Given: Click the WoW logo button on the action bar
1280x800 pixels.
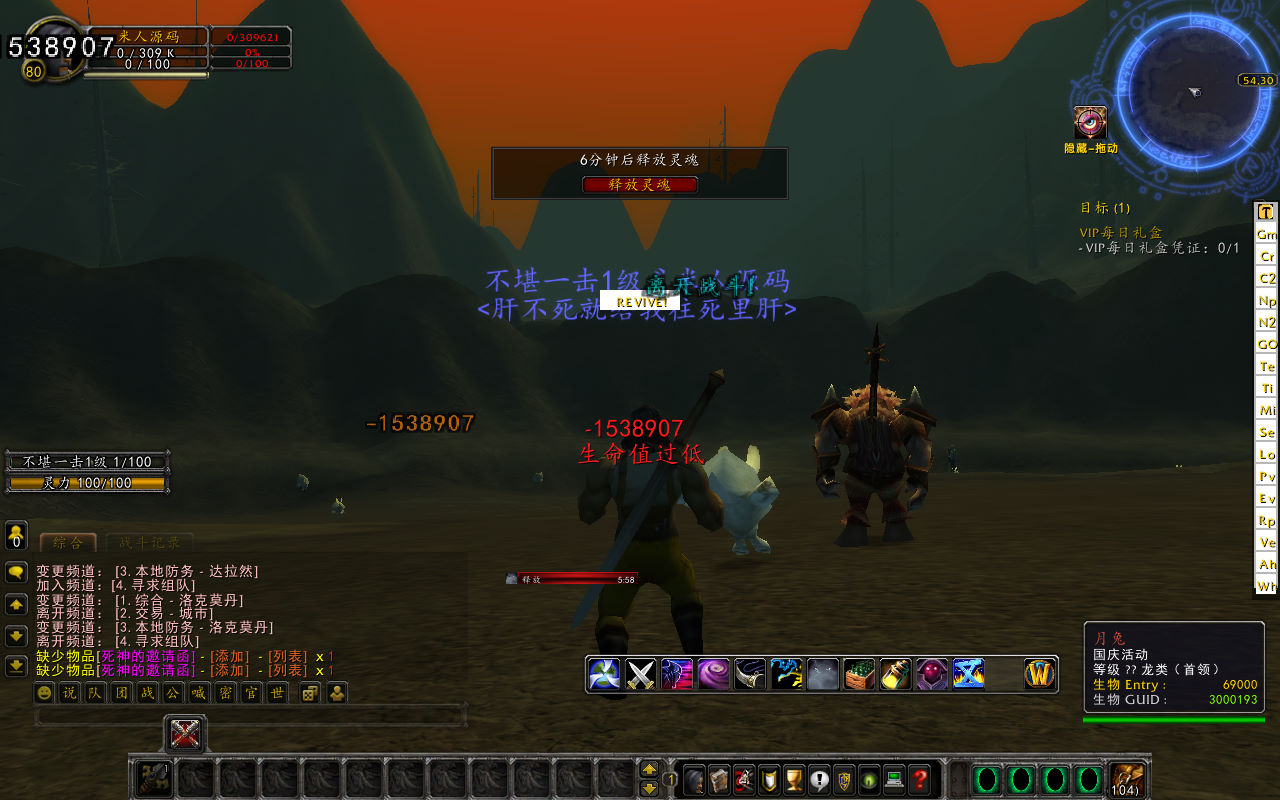Looking at the screenshot, I should (x=1041, y=674).
